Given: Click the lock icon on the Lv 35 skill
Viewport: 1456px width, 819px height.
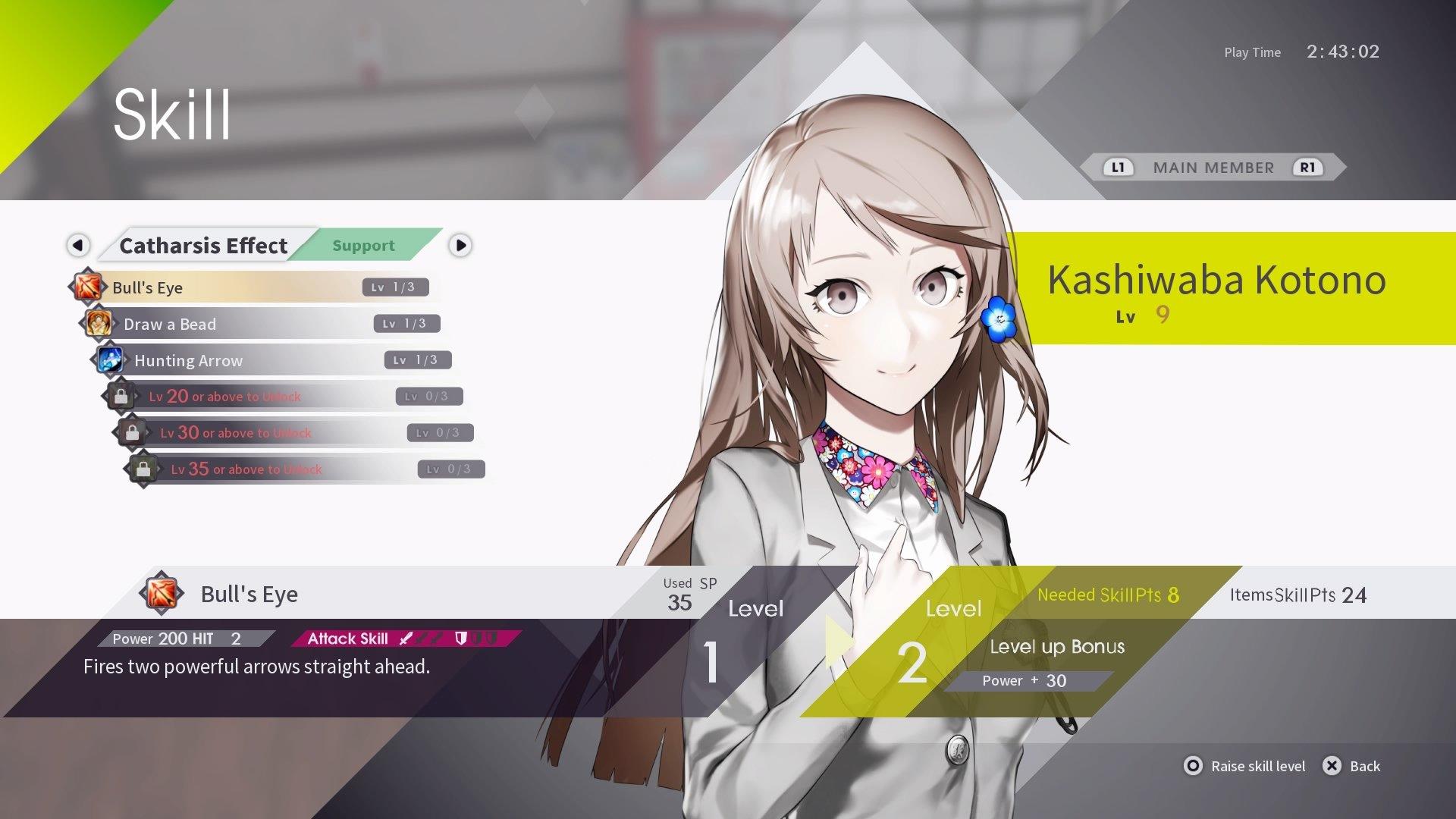Looking at the screenshot, I should click(141, 468).
